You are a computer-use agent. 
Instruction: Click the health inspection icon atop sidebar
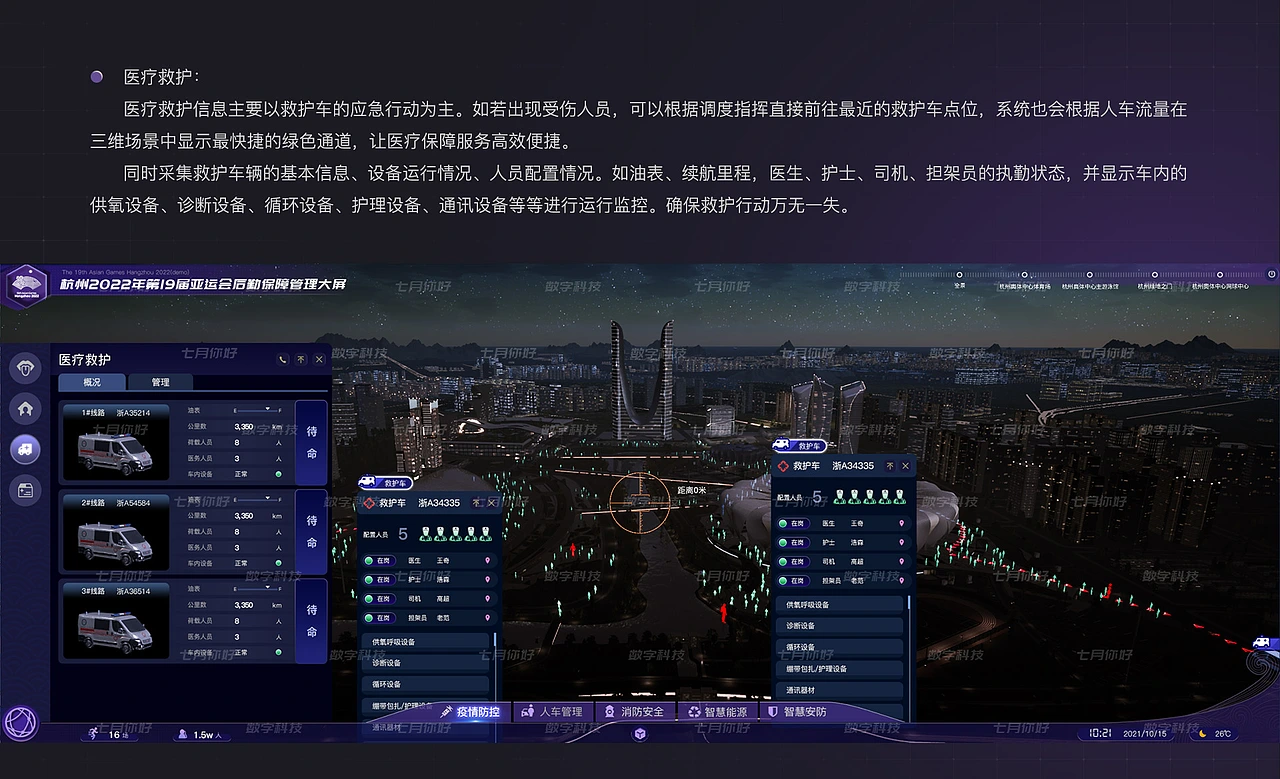[x=25, y=367]
